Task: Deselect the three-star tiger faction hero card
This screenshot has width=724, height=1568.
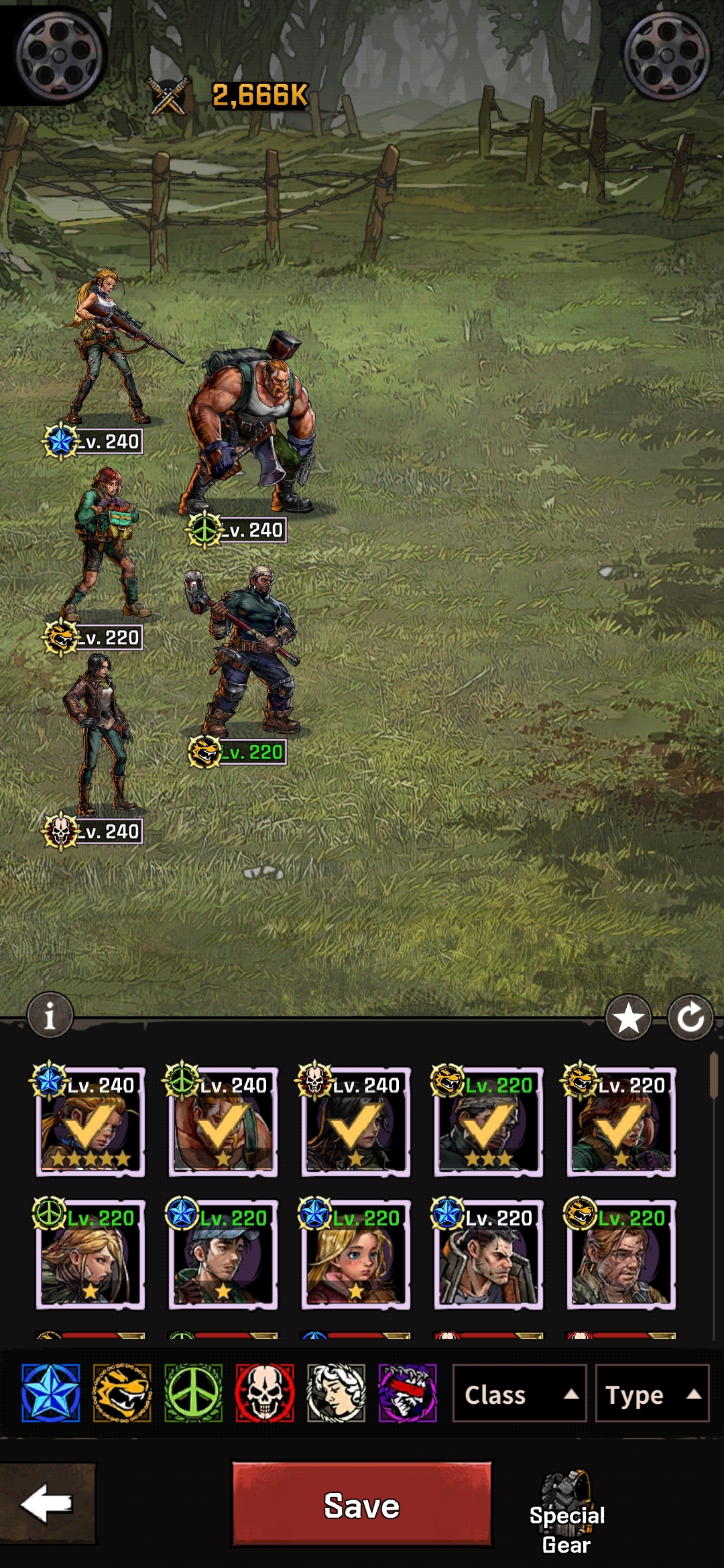Action: [x=488, y=1122]
